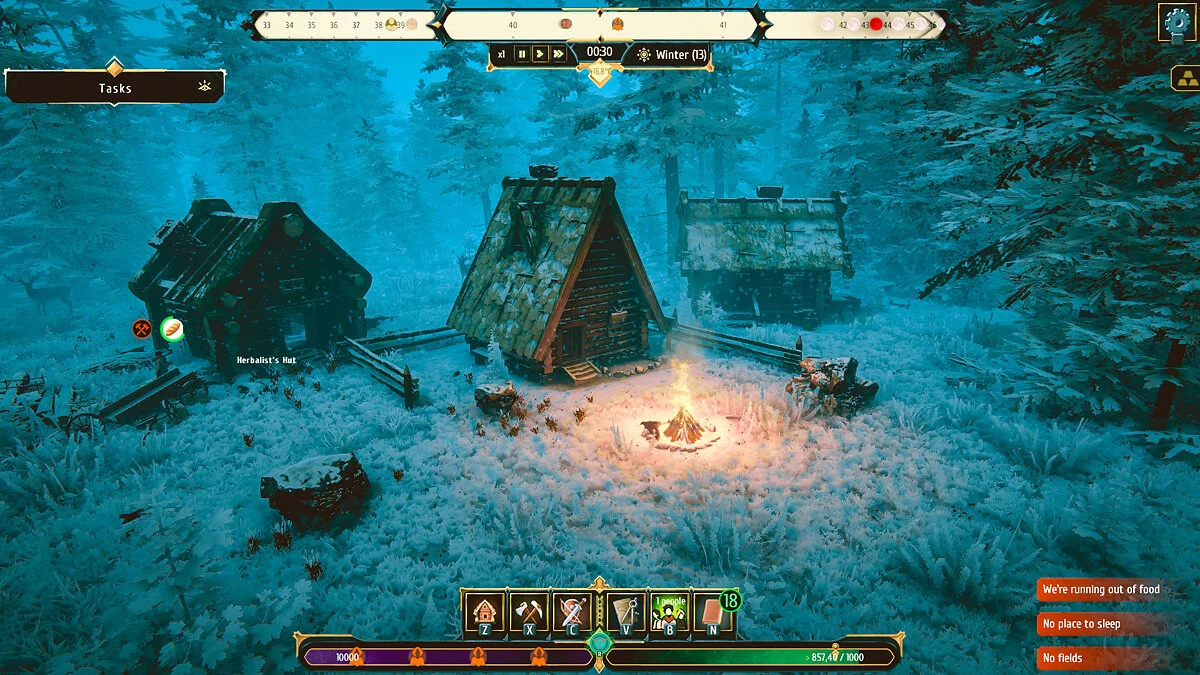Click the bread icon near Herbalist's Hut
The width and height of the screenshot is (1200, 675).
(x=172, y=328)
